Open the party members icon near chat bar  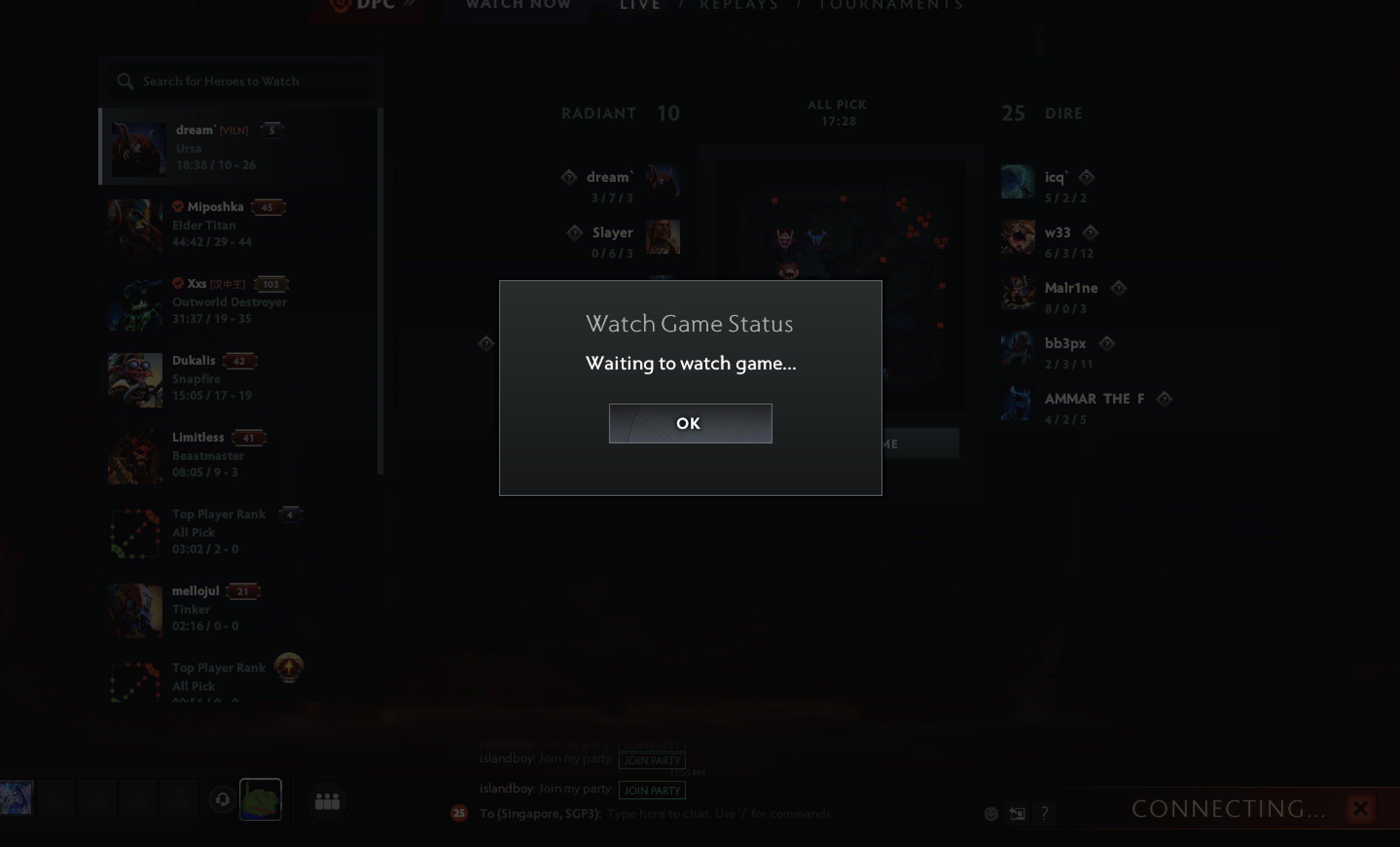tap(327, 801)
